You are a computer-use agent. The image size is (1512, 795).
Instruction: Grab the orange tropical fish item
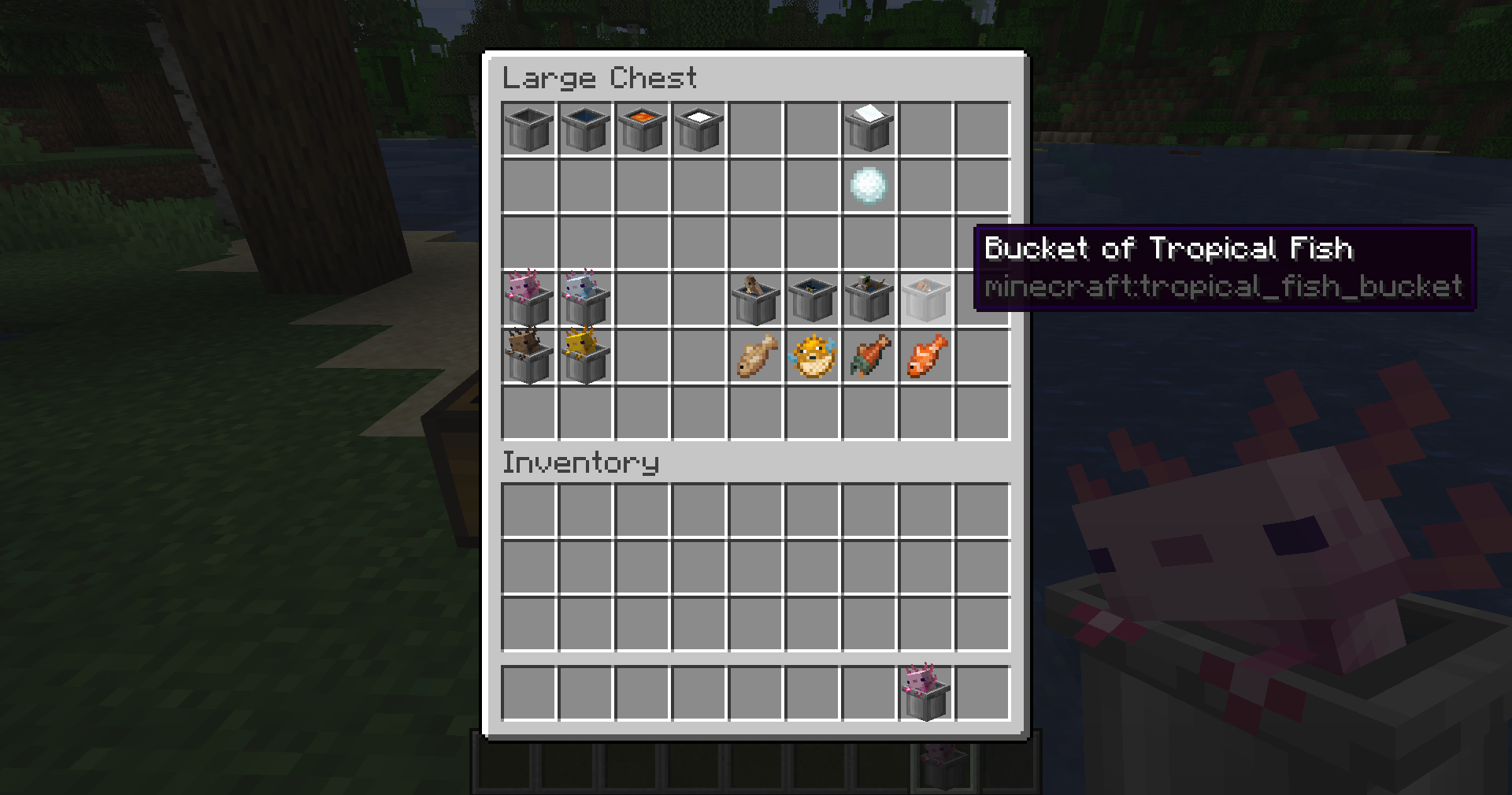click(926, 356)
